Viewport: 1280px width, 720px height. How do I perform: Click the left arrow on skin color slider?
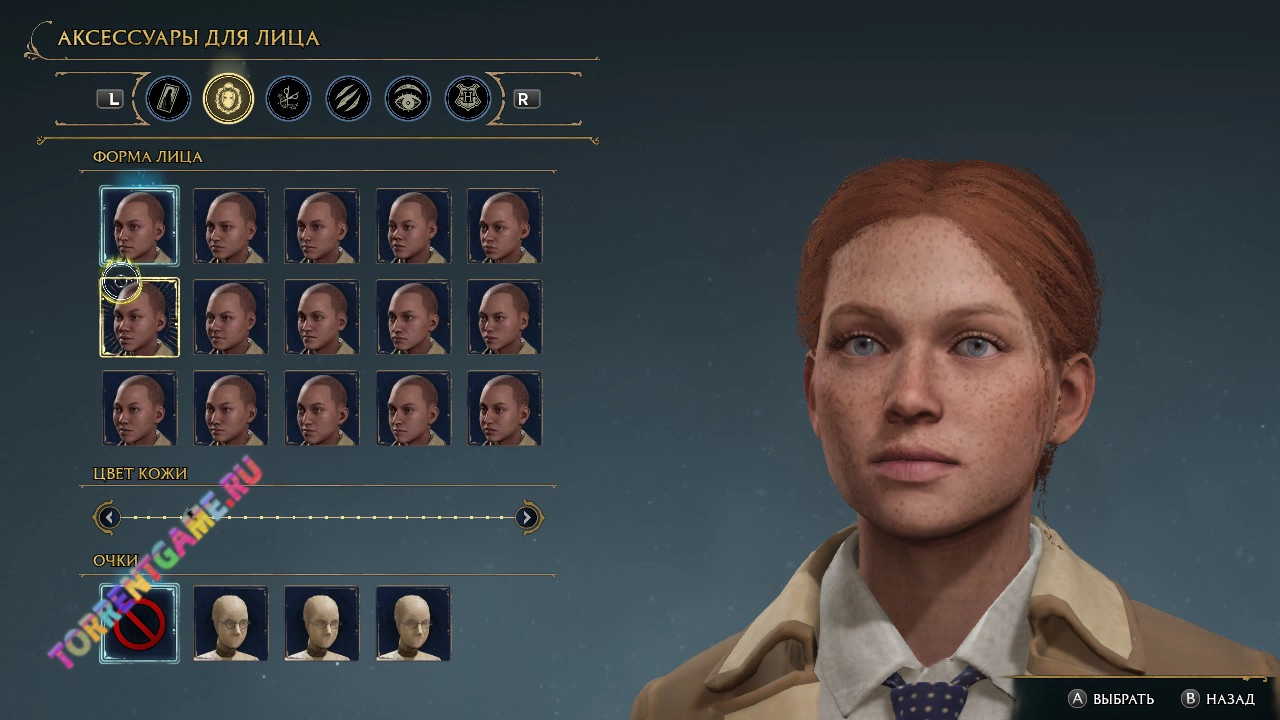pos(108,517)
